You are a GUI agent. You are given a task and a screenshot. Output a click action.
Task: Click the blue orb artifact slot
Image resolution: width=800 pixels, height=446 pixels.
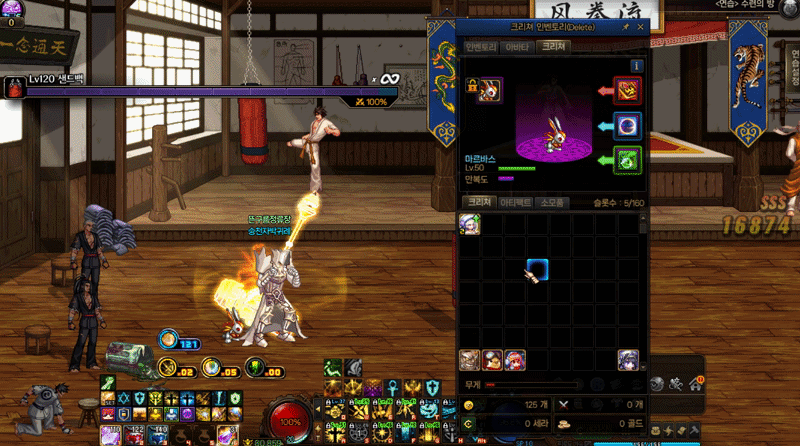(x=626, y=126)
